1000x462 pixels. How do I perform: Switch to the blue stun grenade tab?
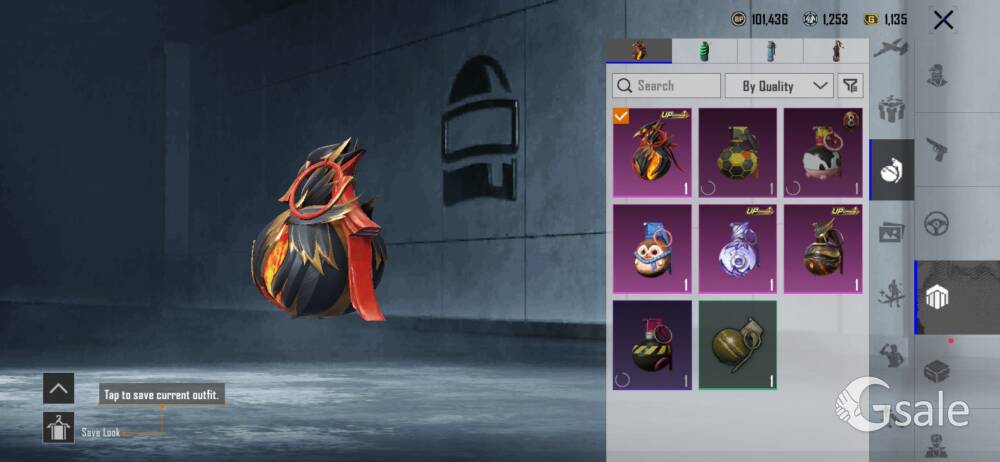point(769,51)
